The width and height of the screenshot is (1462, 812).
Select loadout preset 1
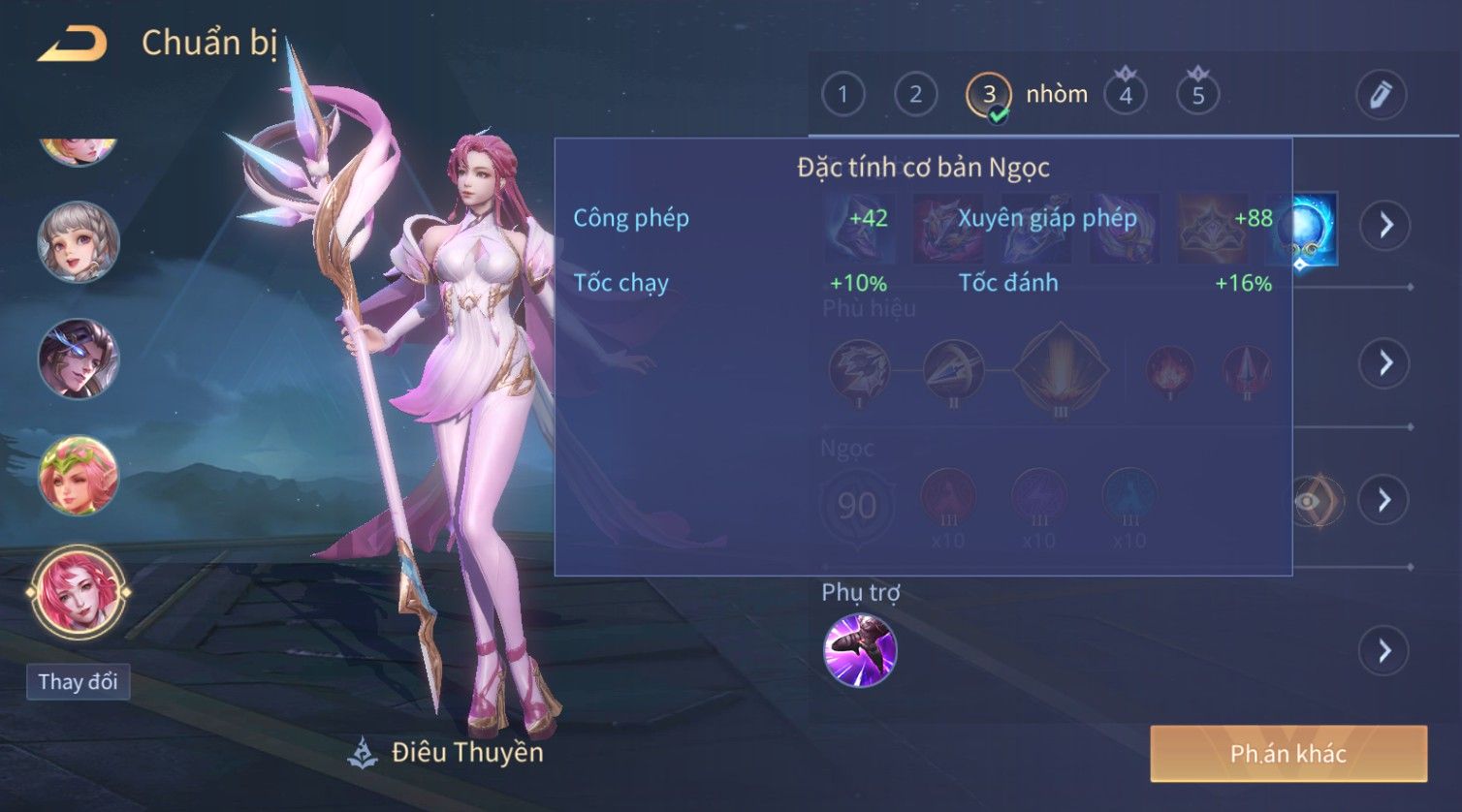[x=842, y=95]
